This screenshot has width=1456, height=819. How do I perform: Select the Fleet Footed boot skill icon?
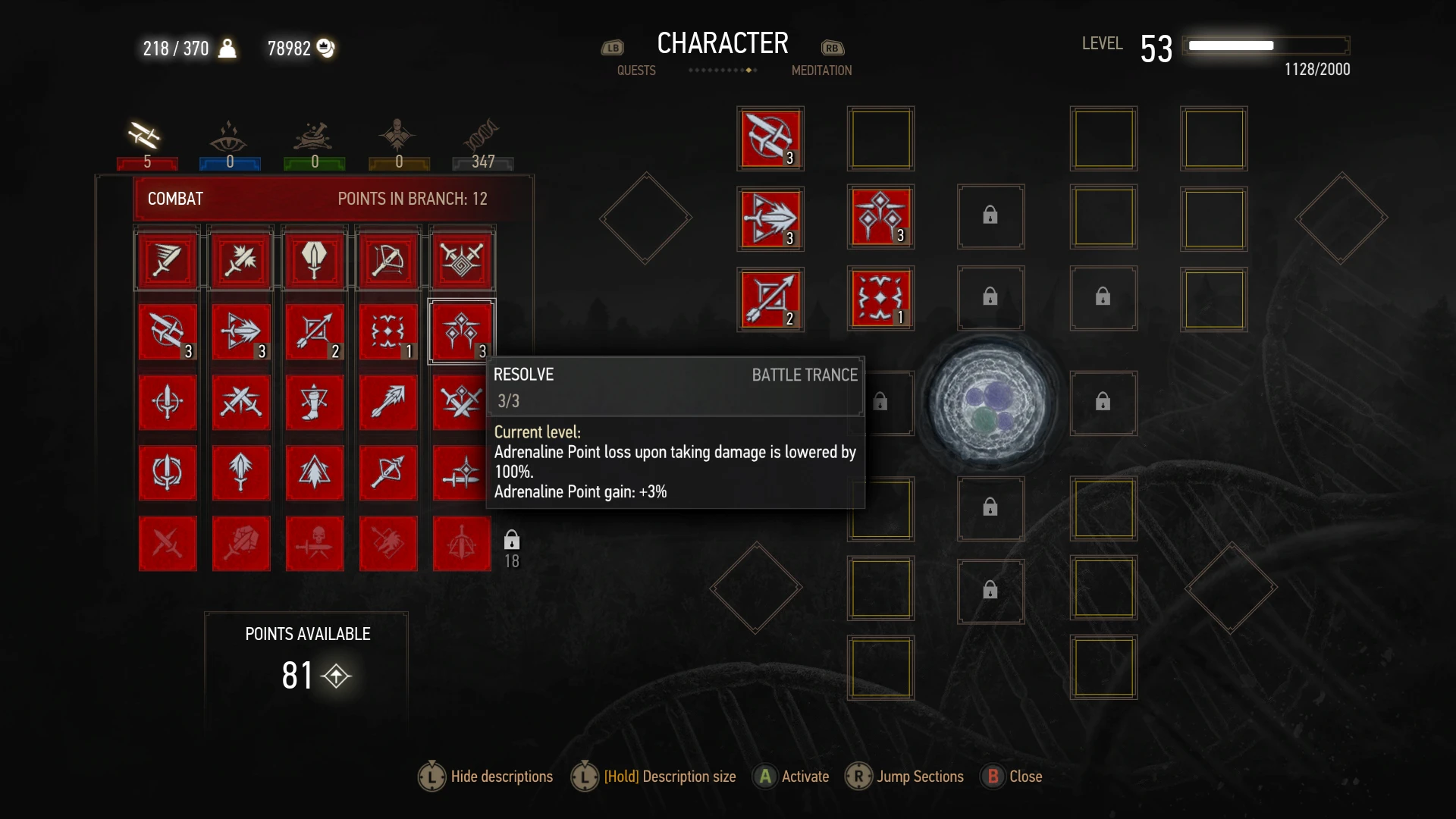coord(315,402)
